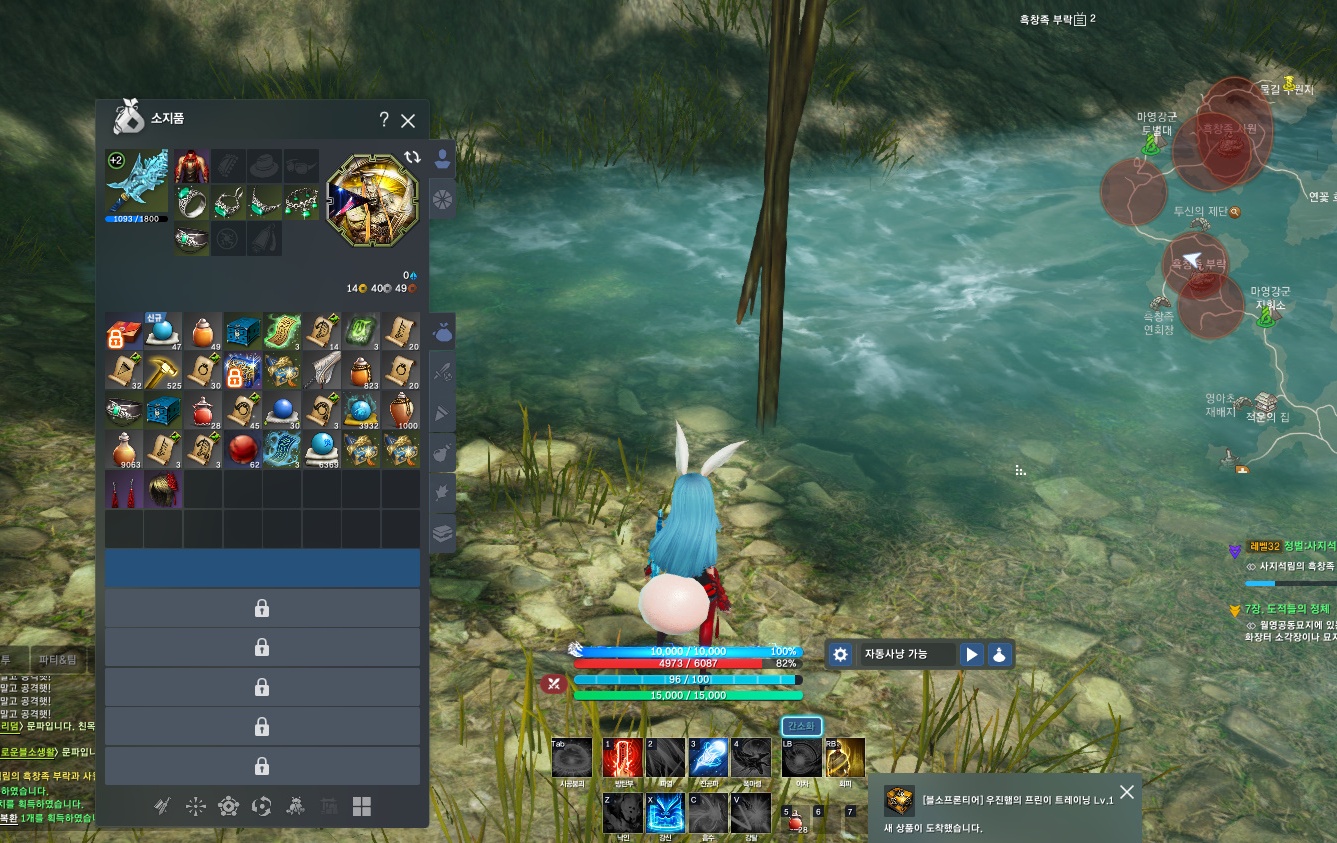Choose the large red orb item
The image size is (1337, 843).
[x=243, y=450]
